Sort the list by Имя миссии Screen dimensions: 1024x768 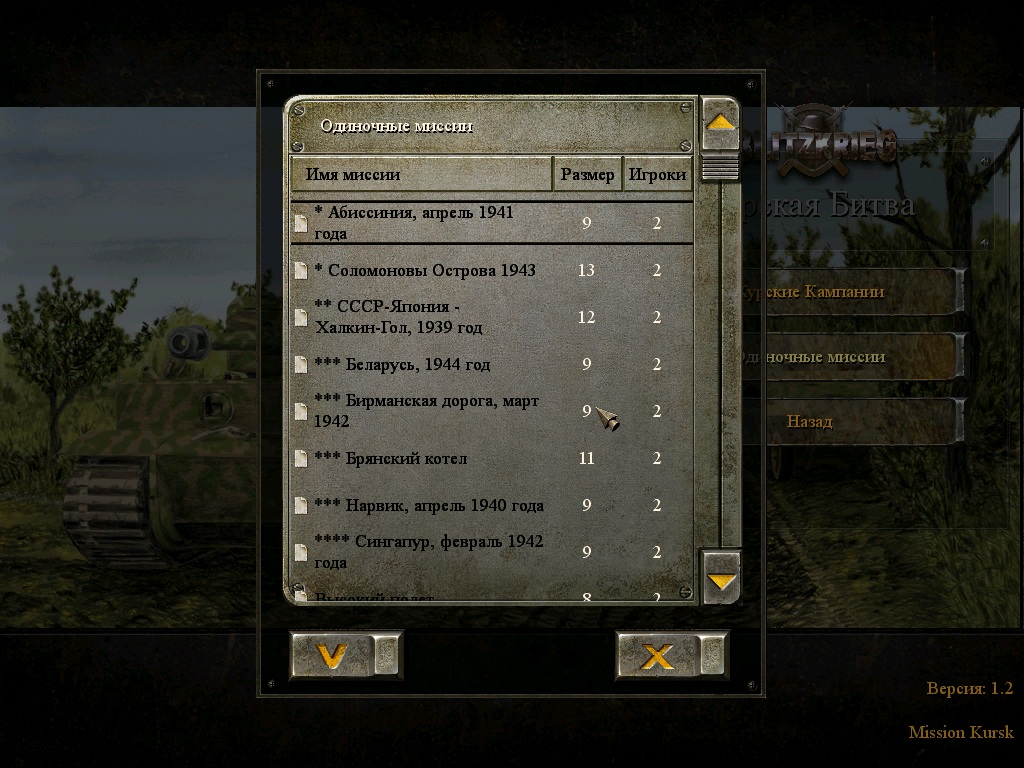(421, 174)
